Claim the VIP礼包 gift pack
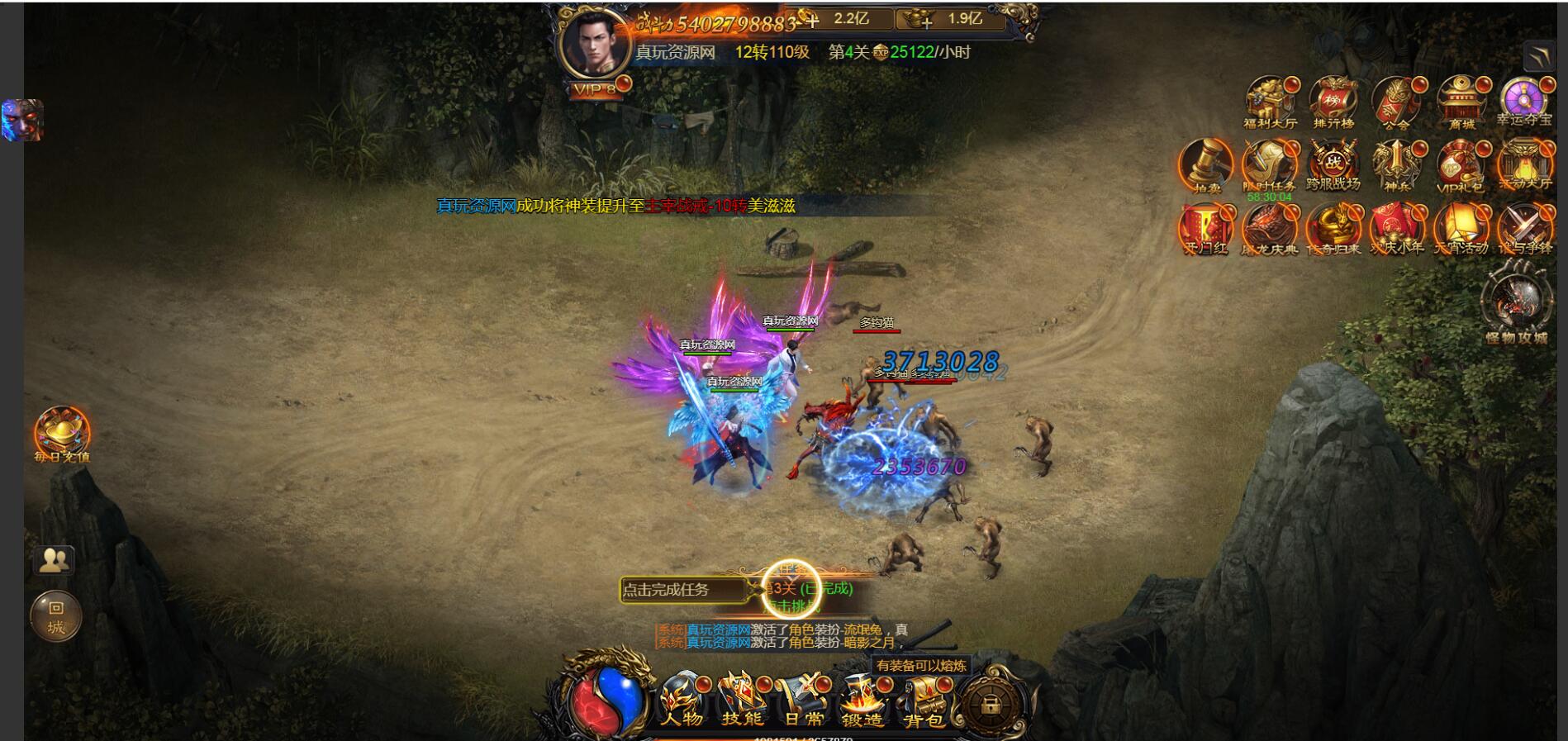Screen dimensions: 1568x741 click(x=1461, y=165)
